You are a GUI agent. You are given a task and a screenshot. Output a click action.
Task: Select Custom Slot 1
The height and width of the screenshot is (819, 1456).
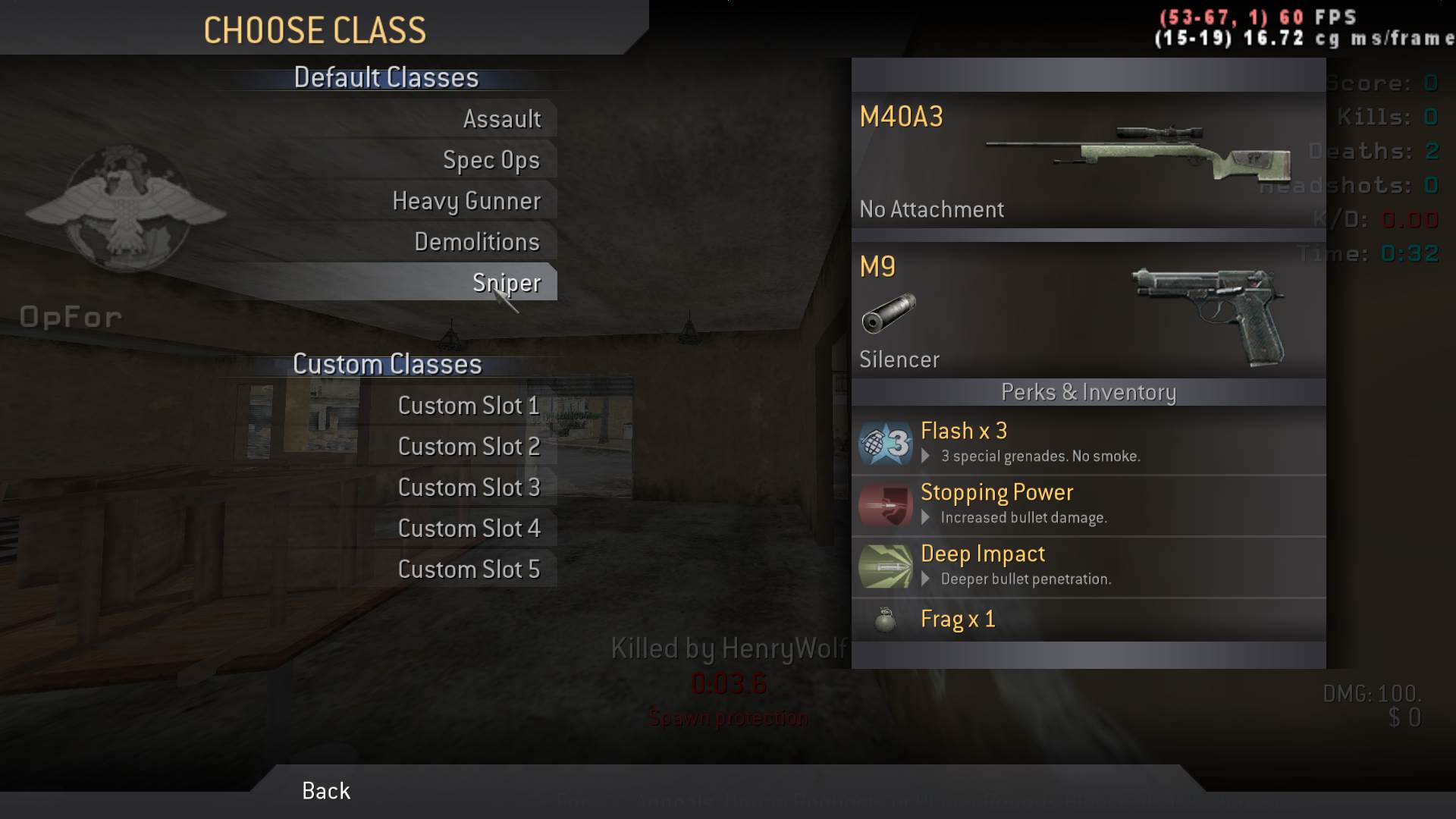pyautogui.click(x=469, y=406)
